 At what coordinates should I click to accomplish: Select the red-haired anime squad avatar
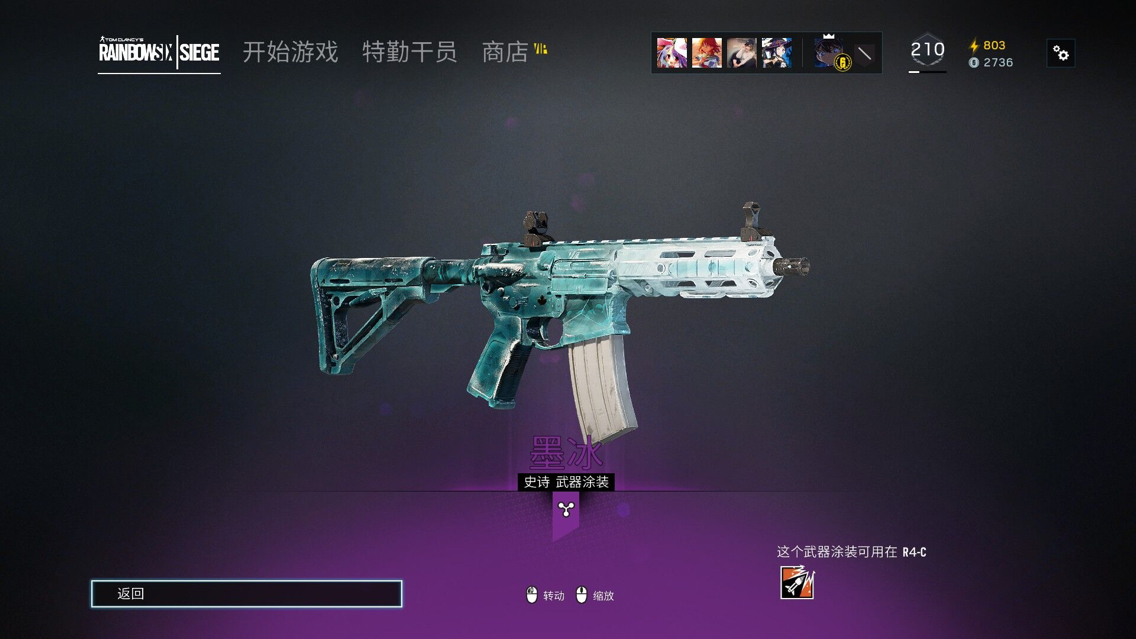(706, 53)
